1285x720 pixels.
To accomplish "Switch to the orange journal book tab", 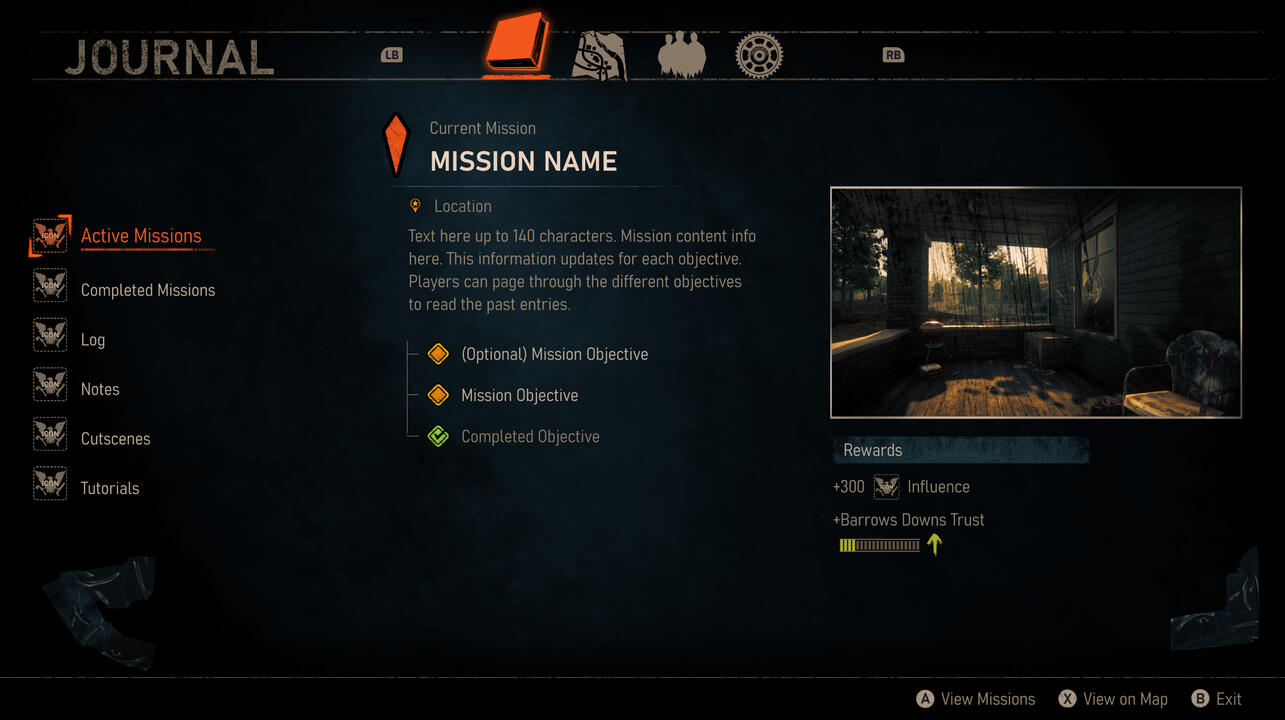I will click(x=516, y=45).
